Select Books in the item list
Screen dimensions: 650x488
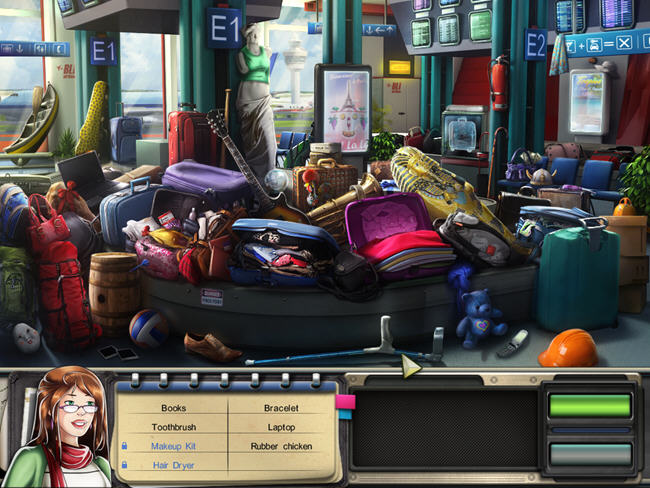coord(174,408)
